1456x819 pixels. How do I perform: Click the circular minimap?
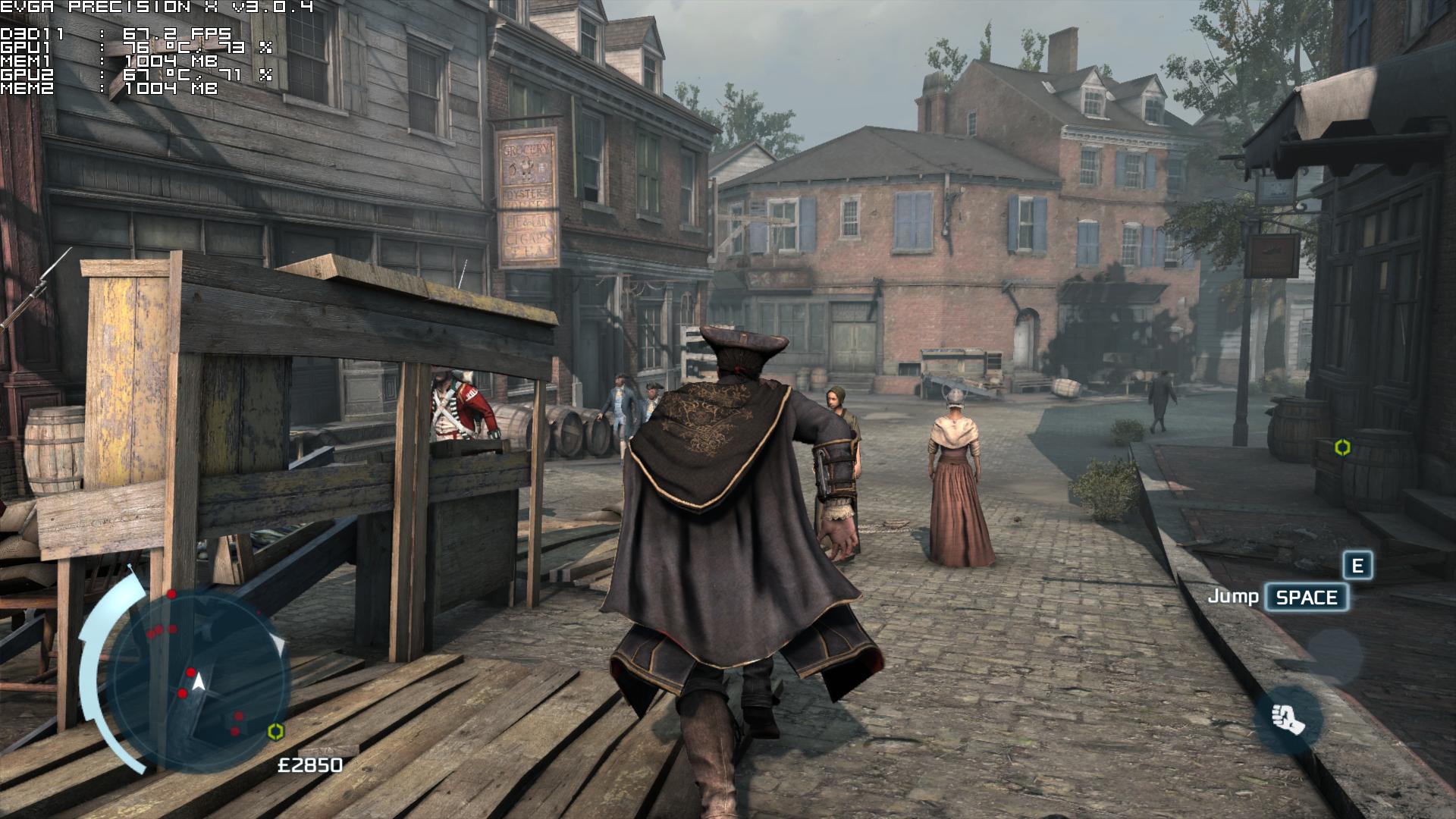click(199, 679)
